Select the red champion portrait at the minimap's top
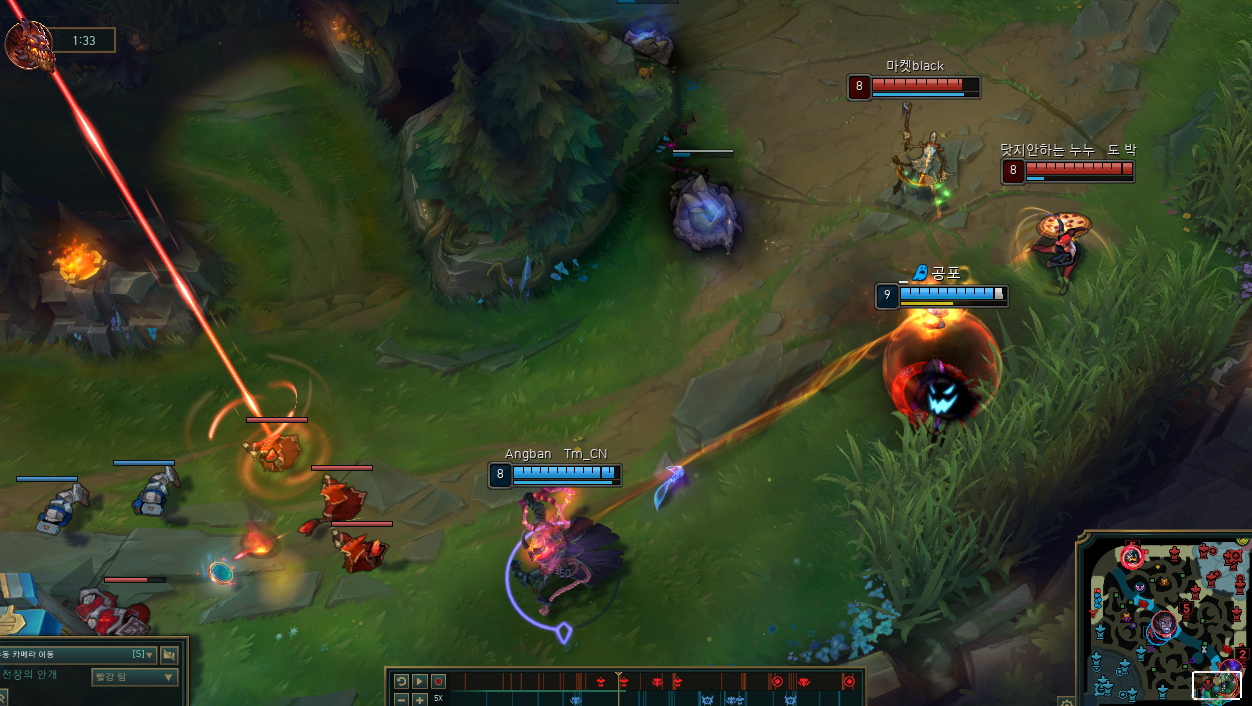The width and height of the screenshot is (1252, 706). click(x=1132, y=555)
